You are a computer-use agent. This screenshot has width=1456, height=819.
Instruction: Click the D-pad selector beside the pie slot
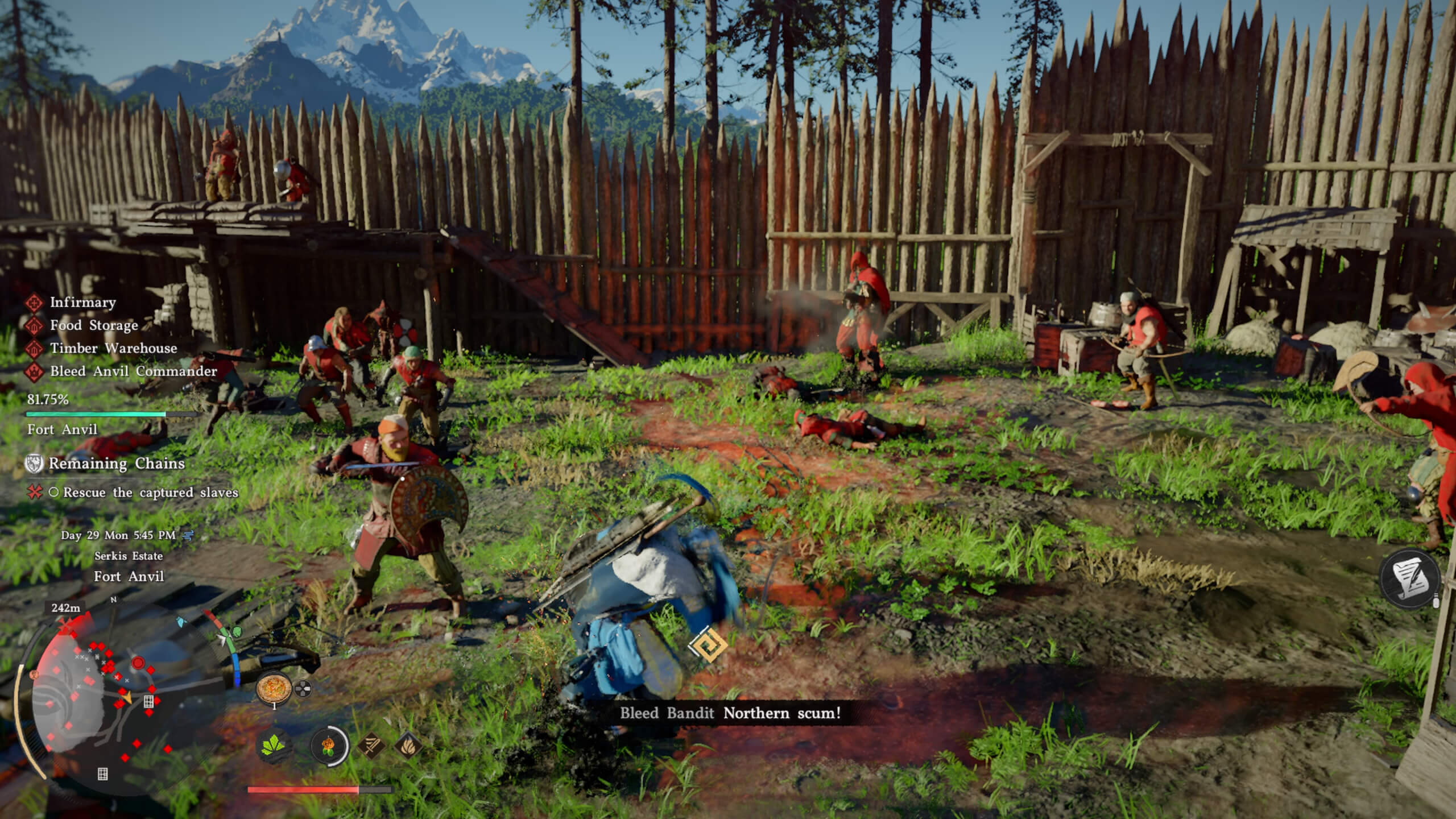[303, 688]
